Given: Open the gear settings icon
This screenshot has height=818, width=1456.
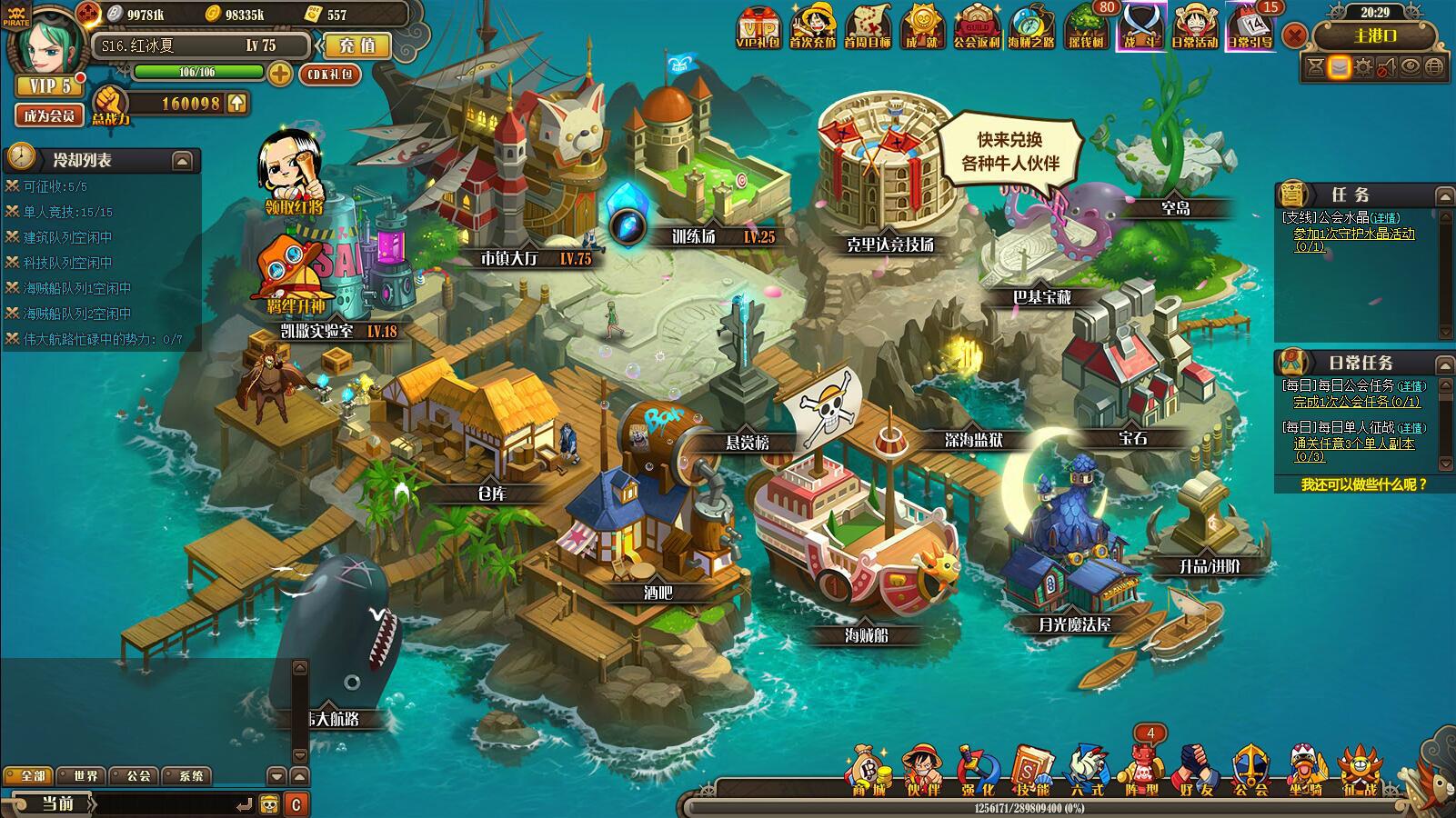Looking at the screenshot, I should coord(1362,67).
